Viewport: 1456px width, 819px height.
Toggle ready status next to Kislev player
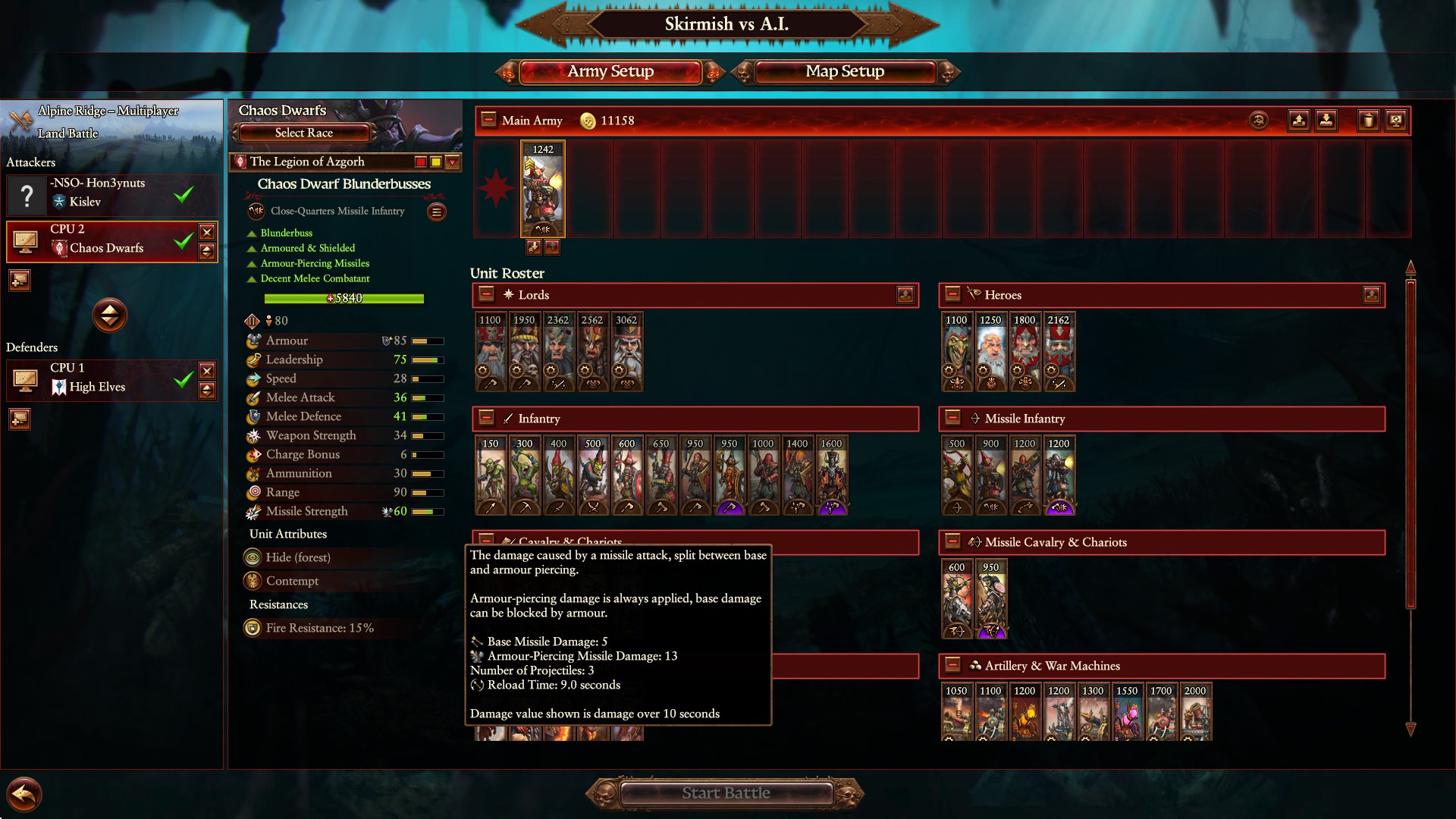point(182,195)
